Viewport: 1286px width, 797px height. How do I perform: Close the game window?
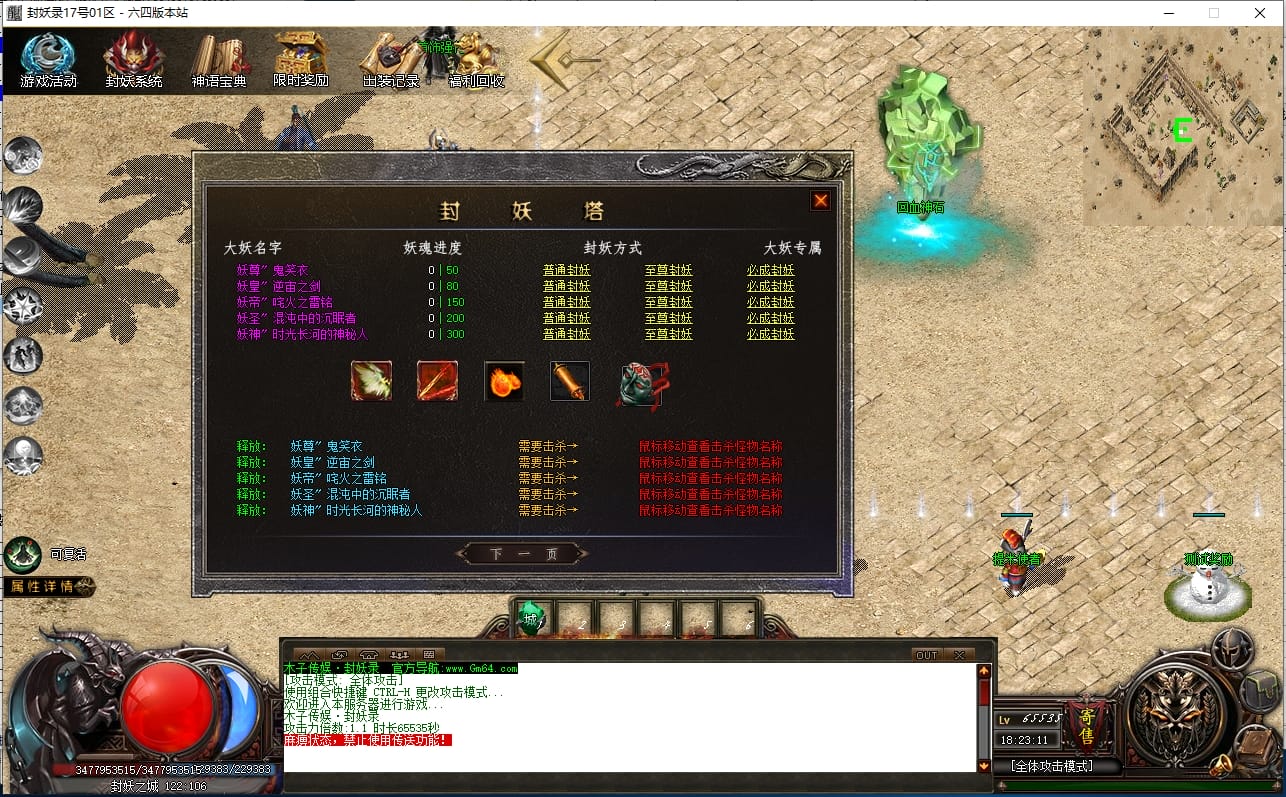[x=1260, y=13]
